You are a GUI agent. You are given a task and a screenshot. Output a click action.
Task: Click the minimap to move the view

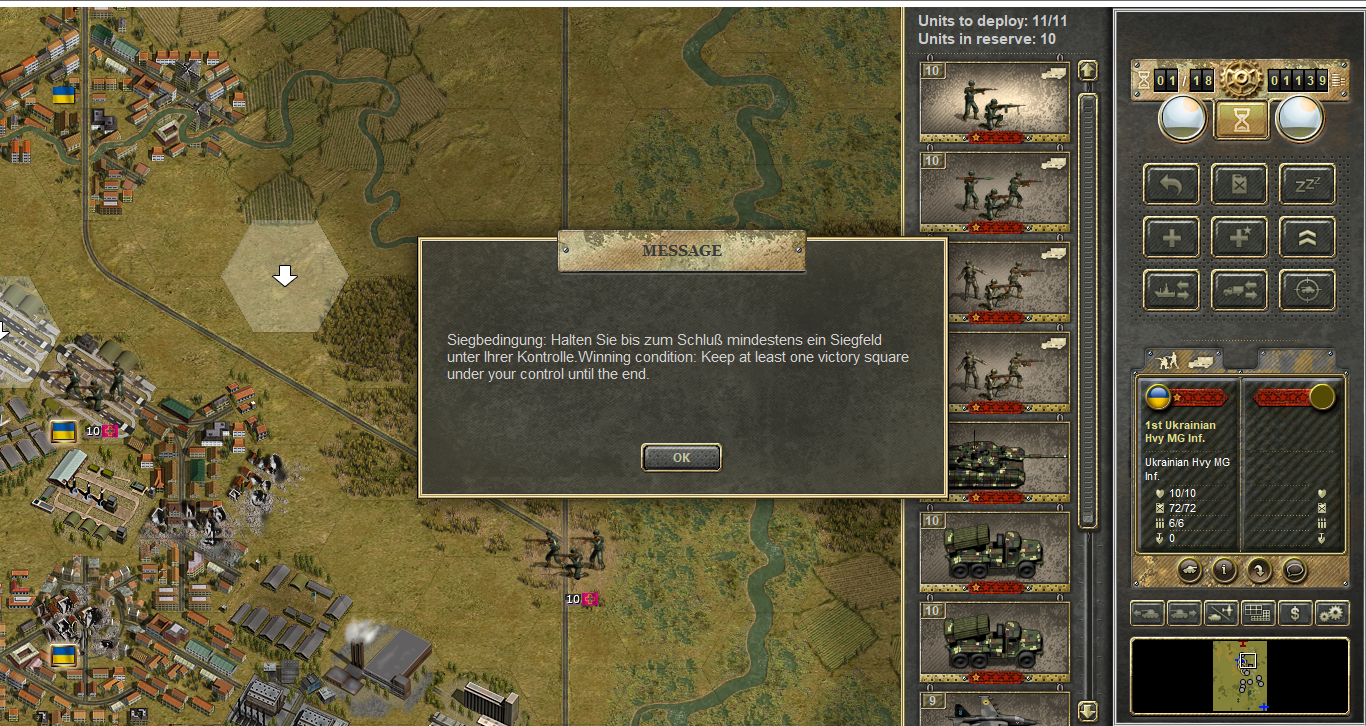(1240, 675)
